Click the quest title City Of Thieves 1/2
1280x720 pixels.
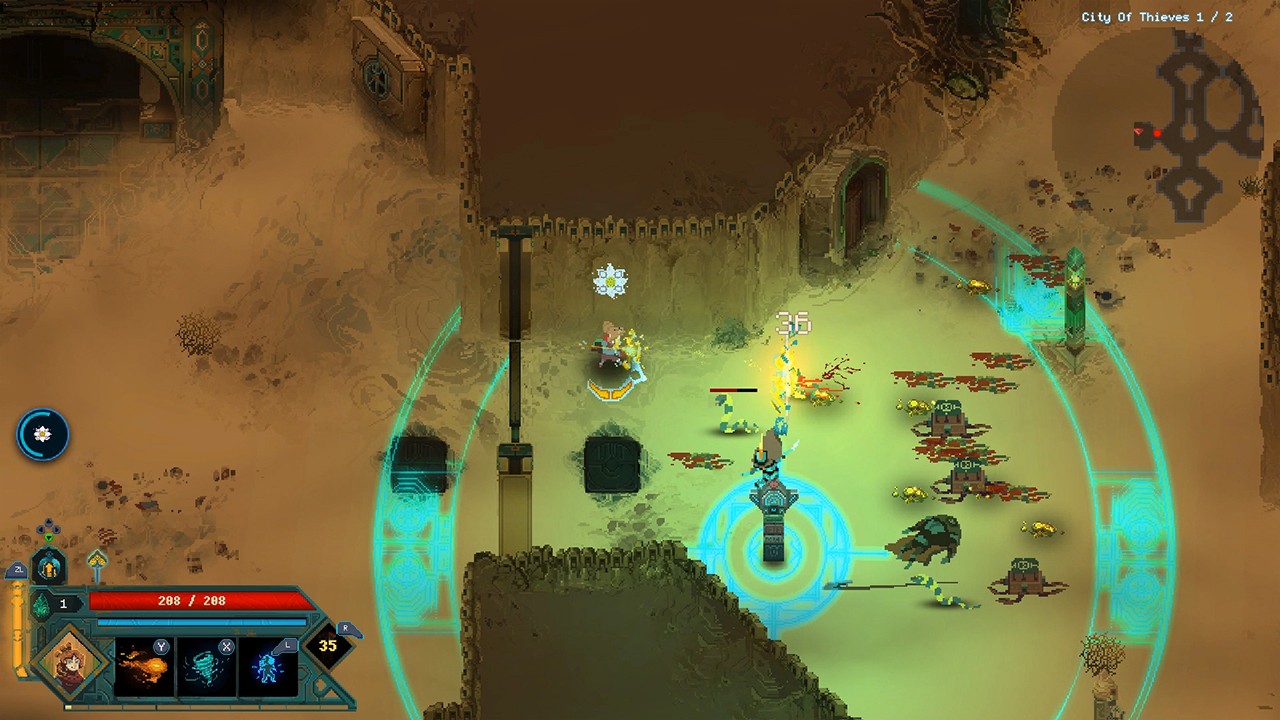(x=1158, y=15)
